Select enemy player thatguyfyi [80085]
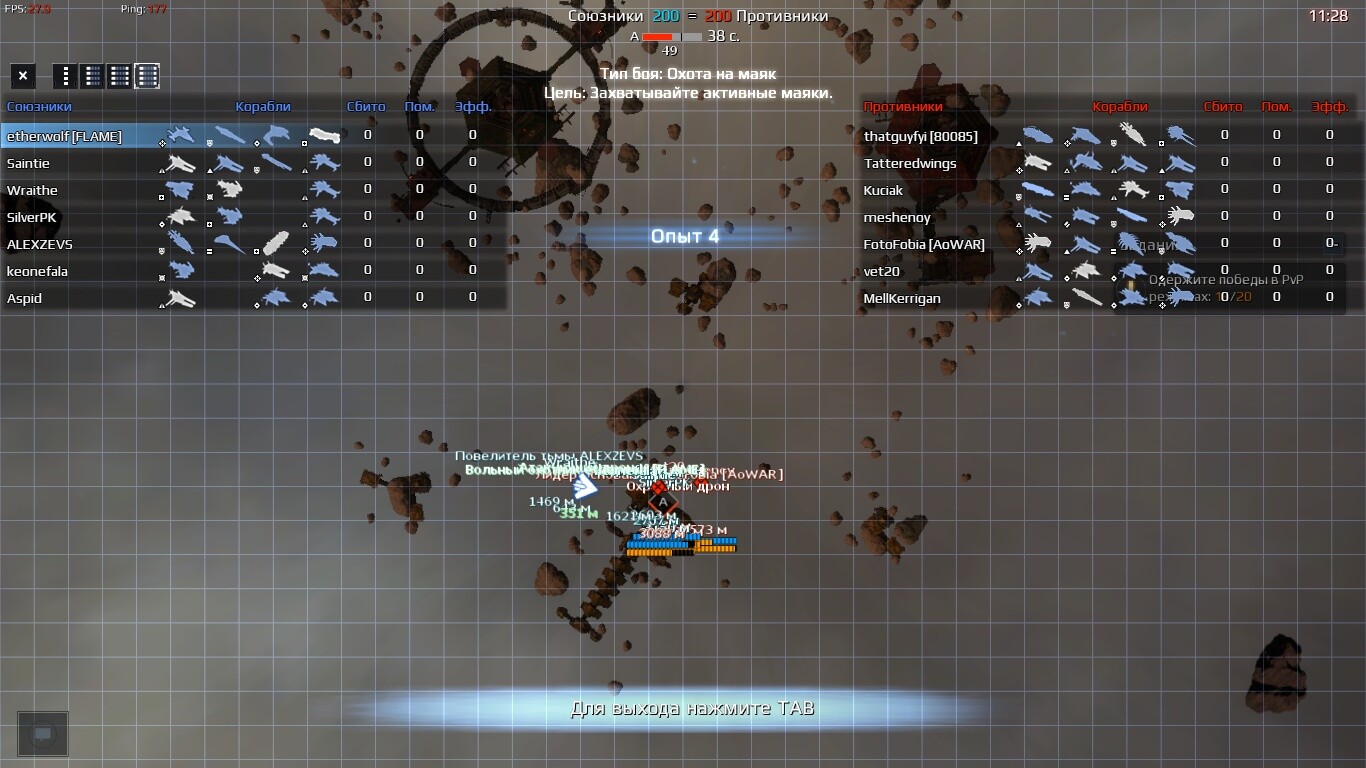 tap(920, 136)
